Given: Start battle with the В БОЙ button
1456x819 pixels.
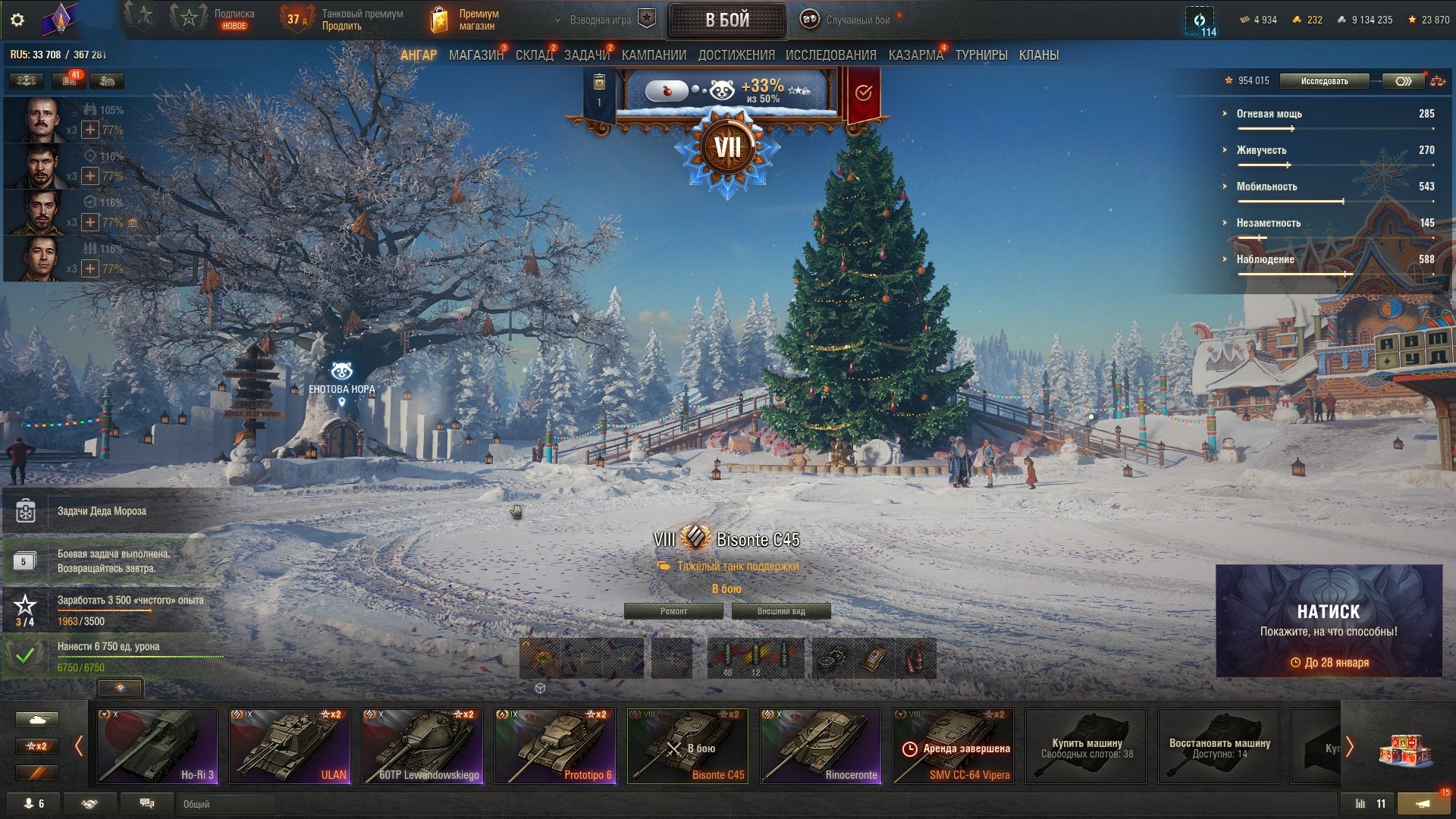Looking at the screenshot, I should click(726, 20).
